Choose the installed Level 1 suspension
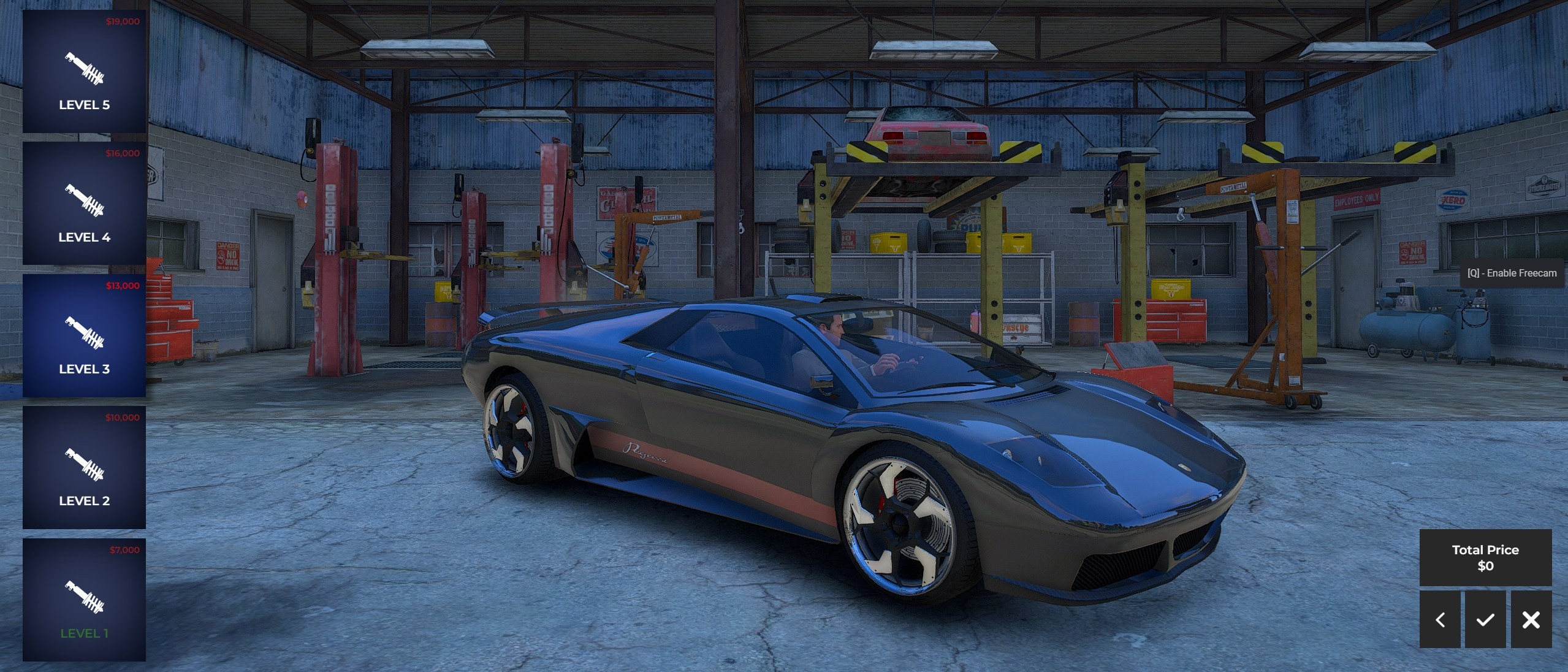Image resolution: width=1568 pixels, height=672 pixels. coord(84,600)
